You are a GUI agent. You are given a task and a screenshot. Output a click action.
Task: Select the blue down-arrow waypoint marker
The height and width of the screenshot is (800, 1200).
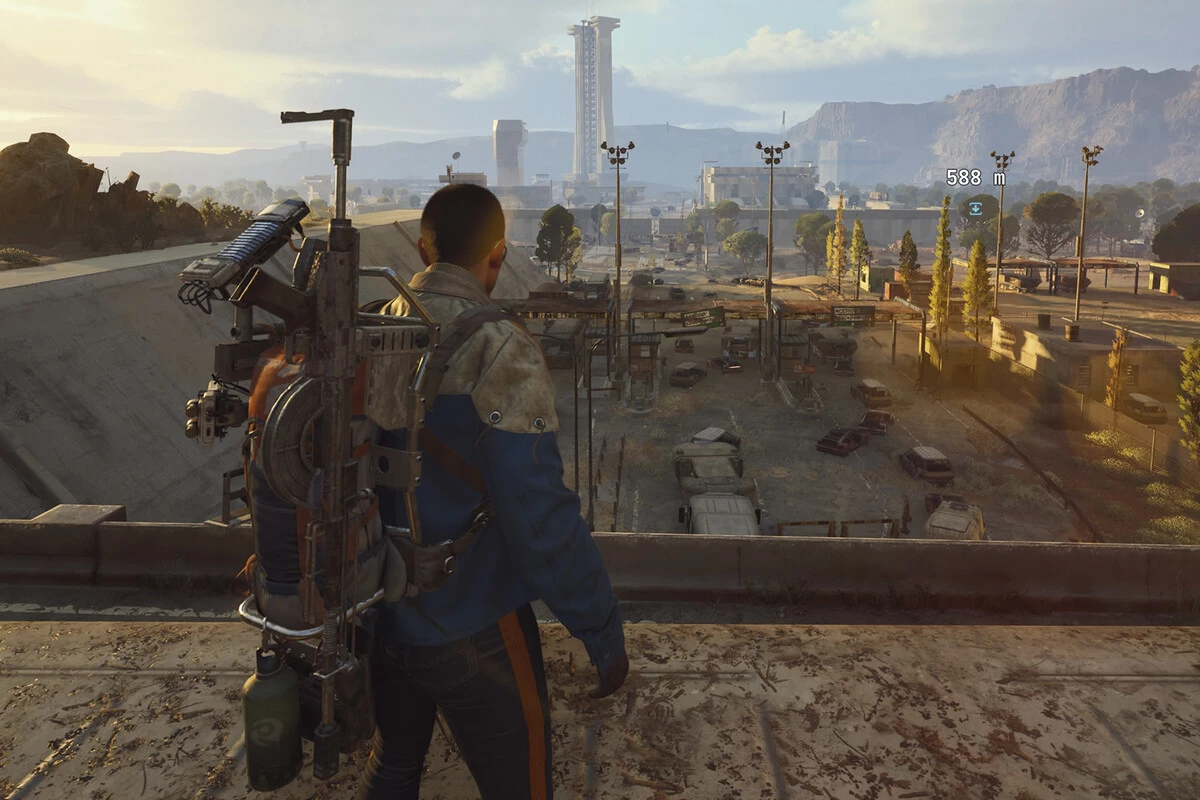[x=975, y=208]
